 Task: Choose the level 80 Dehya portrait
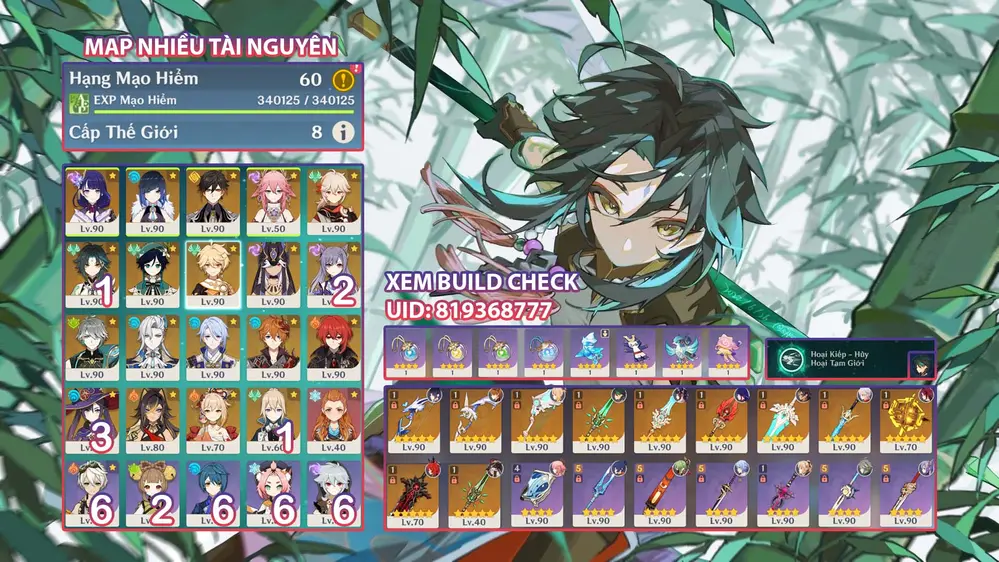point(152,421)
